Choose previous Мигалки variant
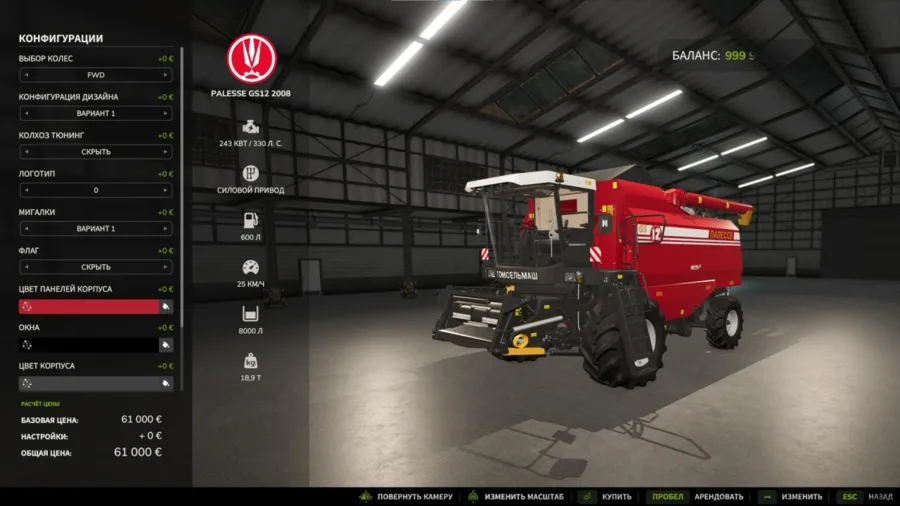This screenshot has width=900, height=506. tap(25, 228)
